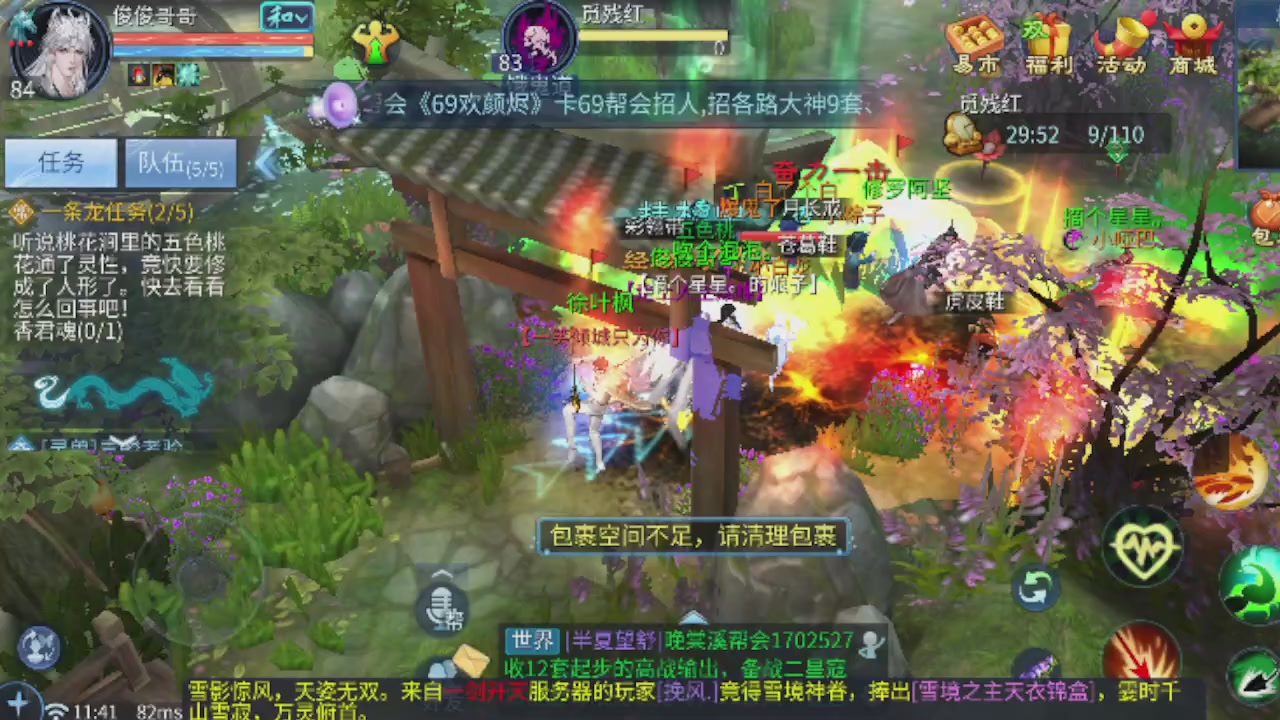Click the swap target circular arrow icon
Image resolution: width=1280 pixels, height=720 pixels.
tap(1037, 590)
